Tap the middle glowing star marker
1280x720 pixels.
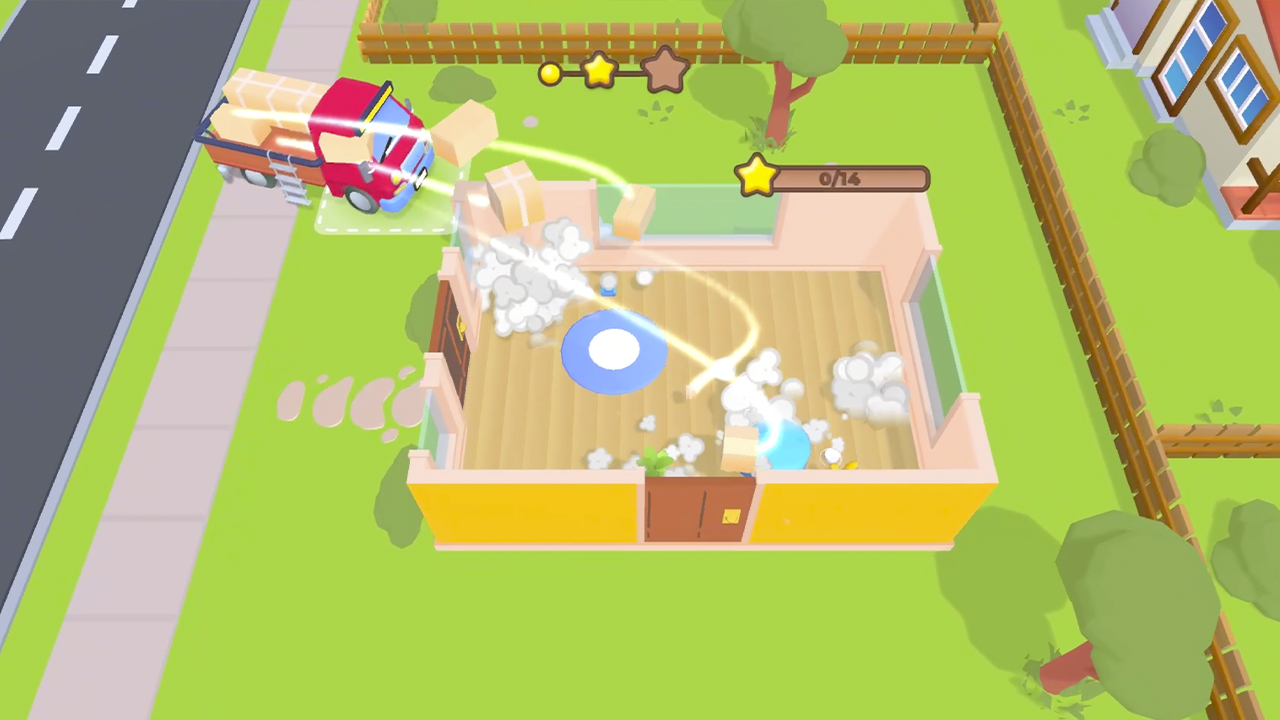point(597,70)
